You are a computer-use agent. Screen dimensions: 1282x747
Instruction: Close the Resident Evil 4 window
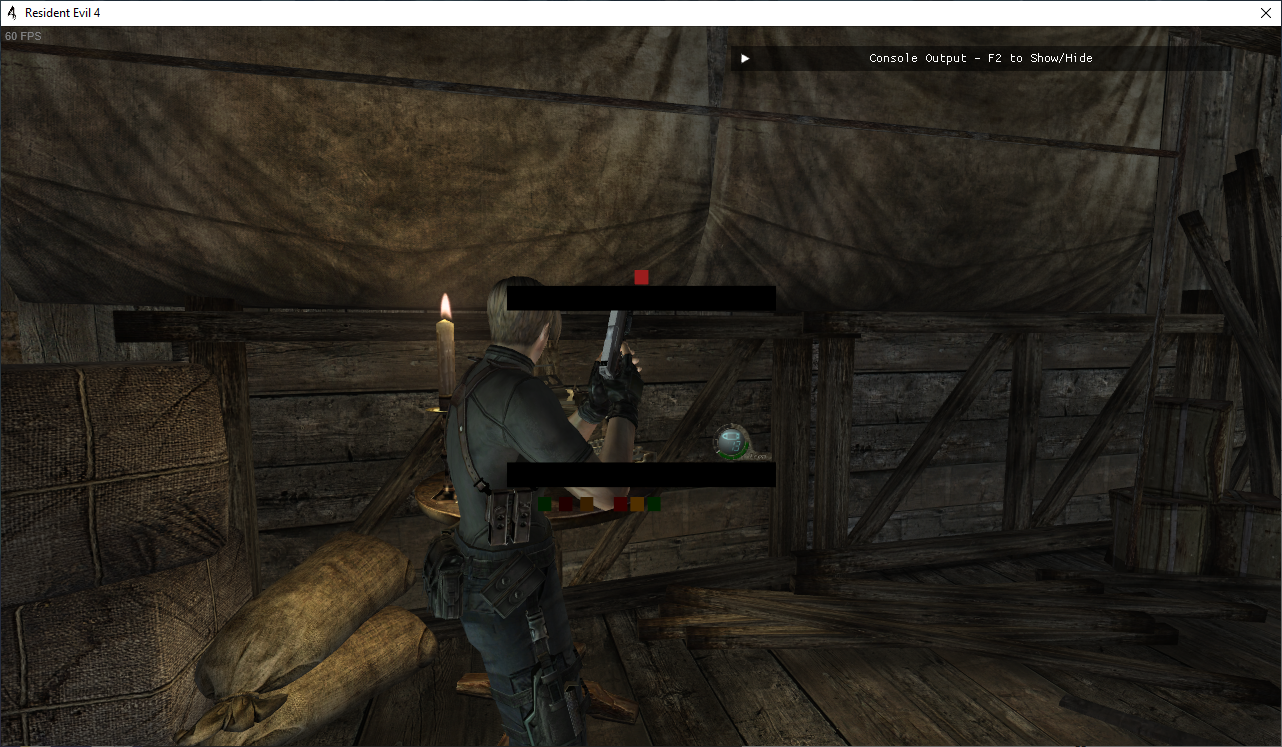click(x=1266, y=13)
